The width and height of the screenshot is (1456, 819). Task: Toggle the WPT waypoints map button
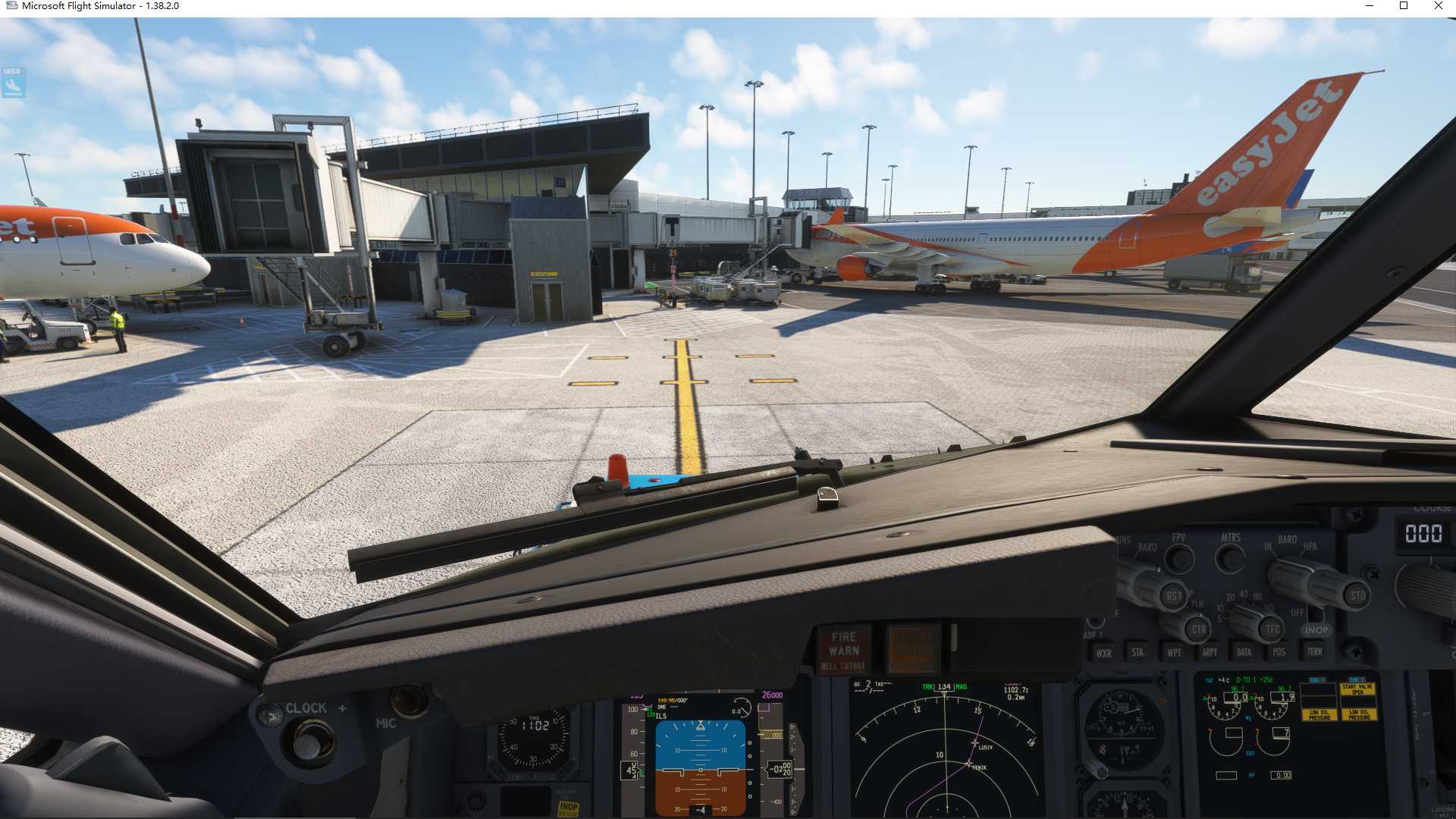[x=1174, y=652]
